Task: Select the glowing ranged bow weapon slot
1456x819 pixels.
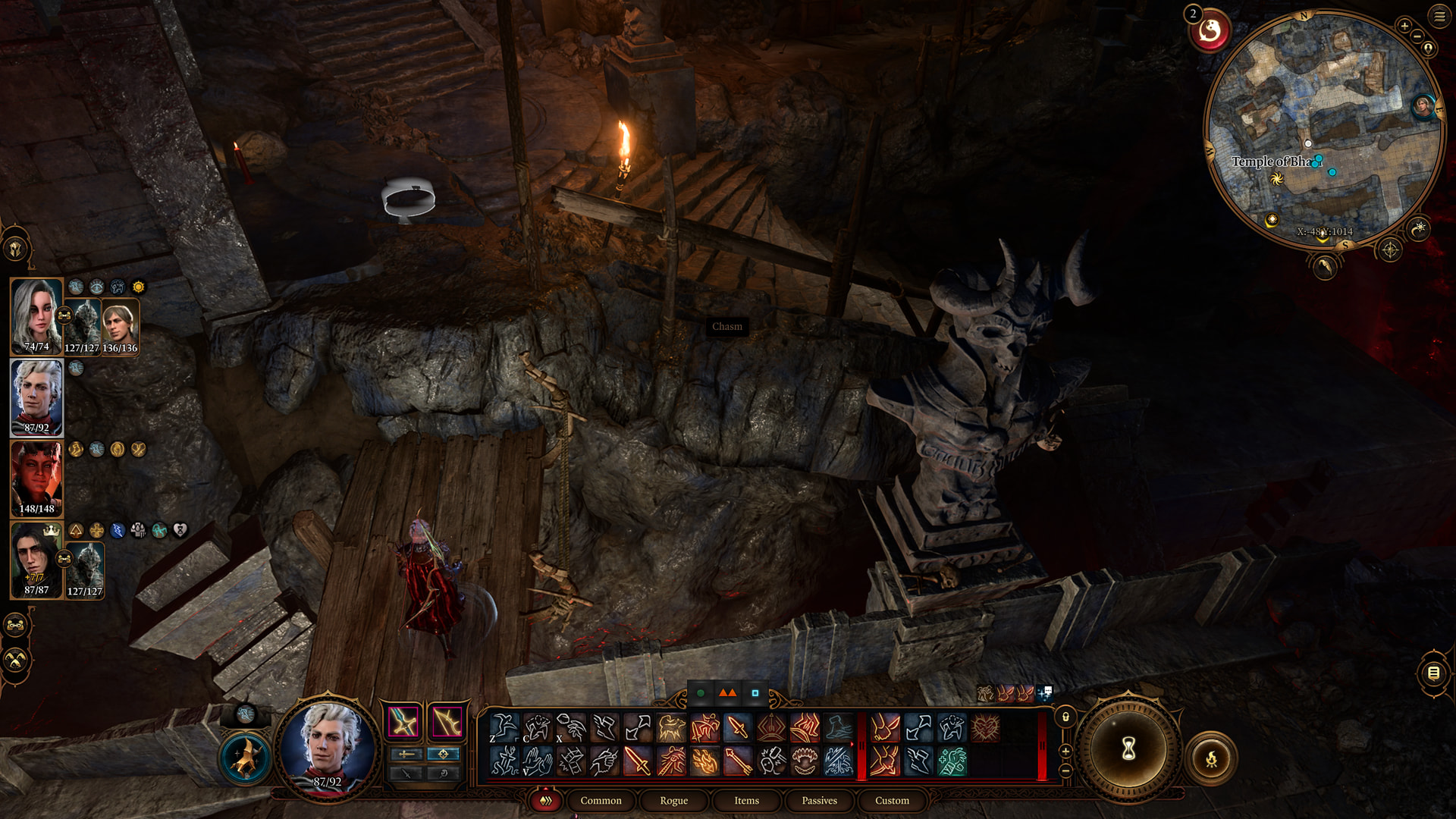Action: (x=447, y=721)
